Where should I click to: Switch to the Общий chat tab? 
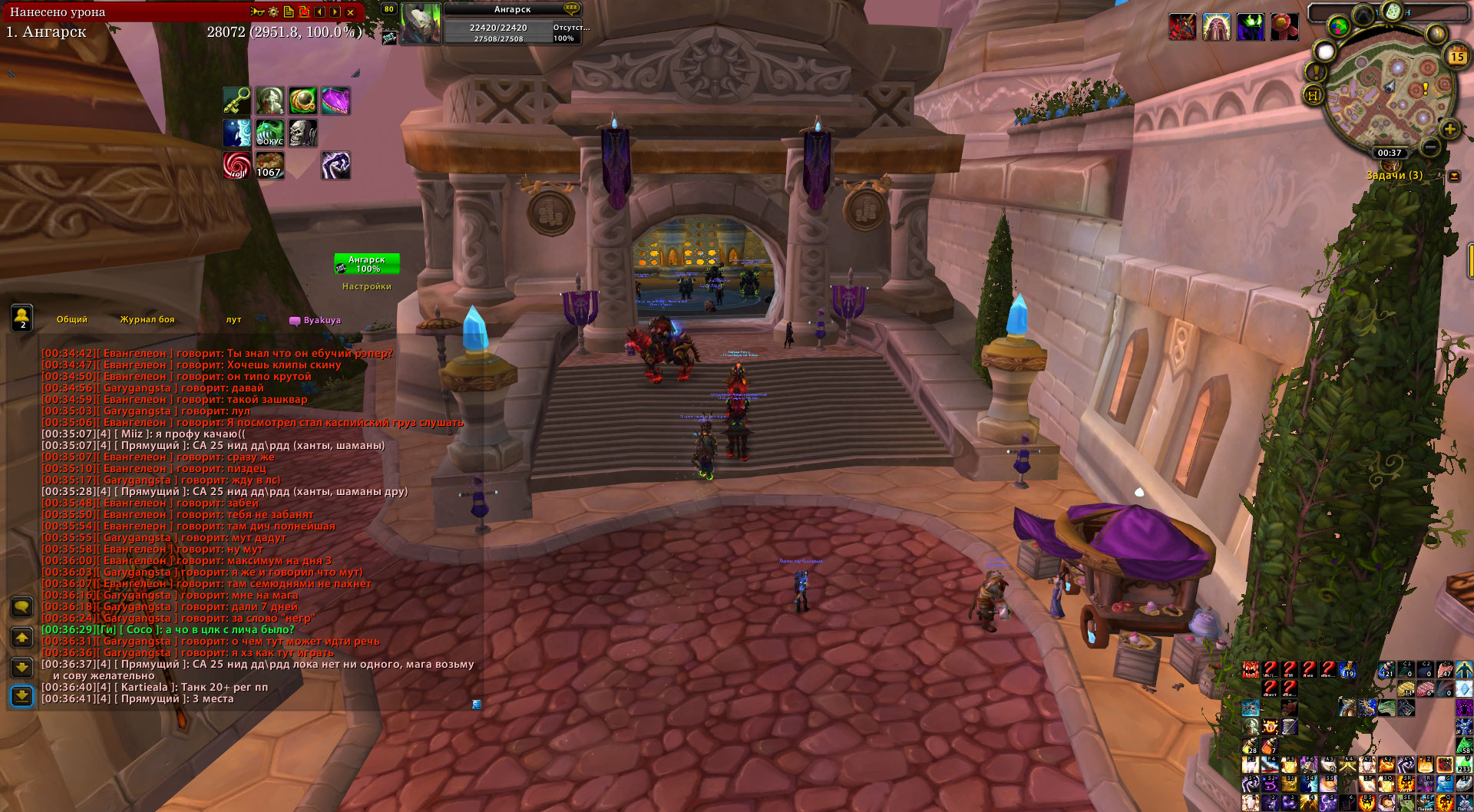click(x=72, y=320)
